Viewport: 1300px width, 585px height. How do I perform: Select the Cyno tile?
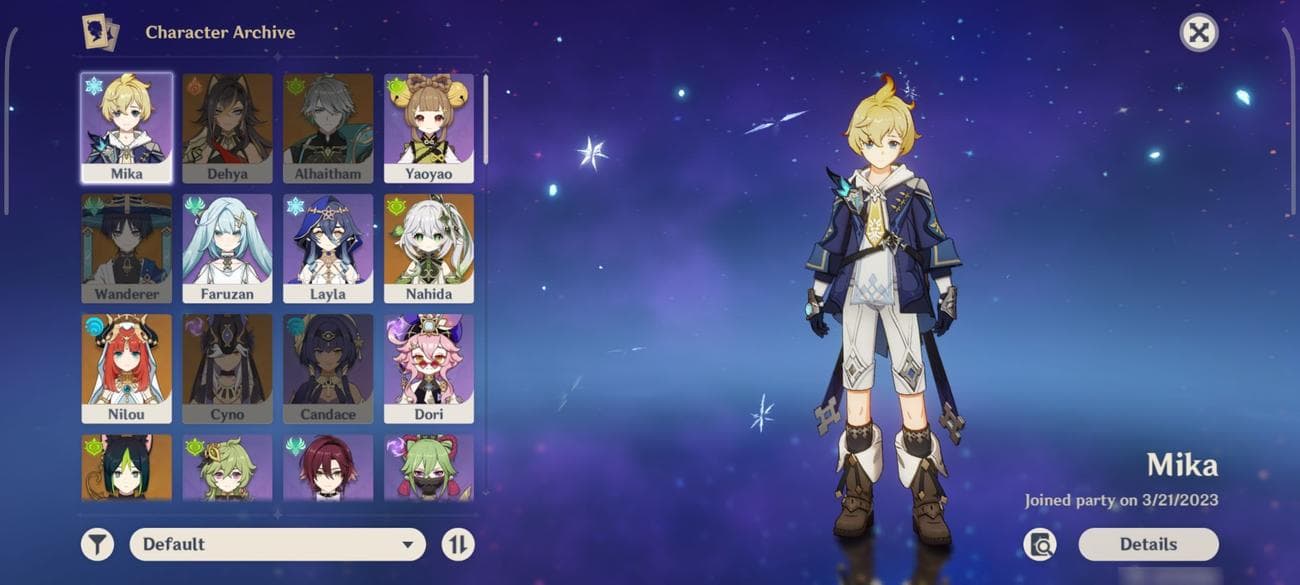tap(227, 368)
